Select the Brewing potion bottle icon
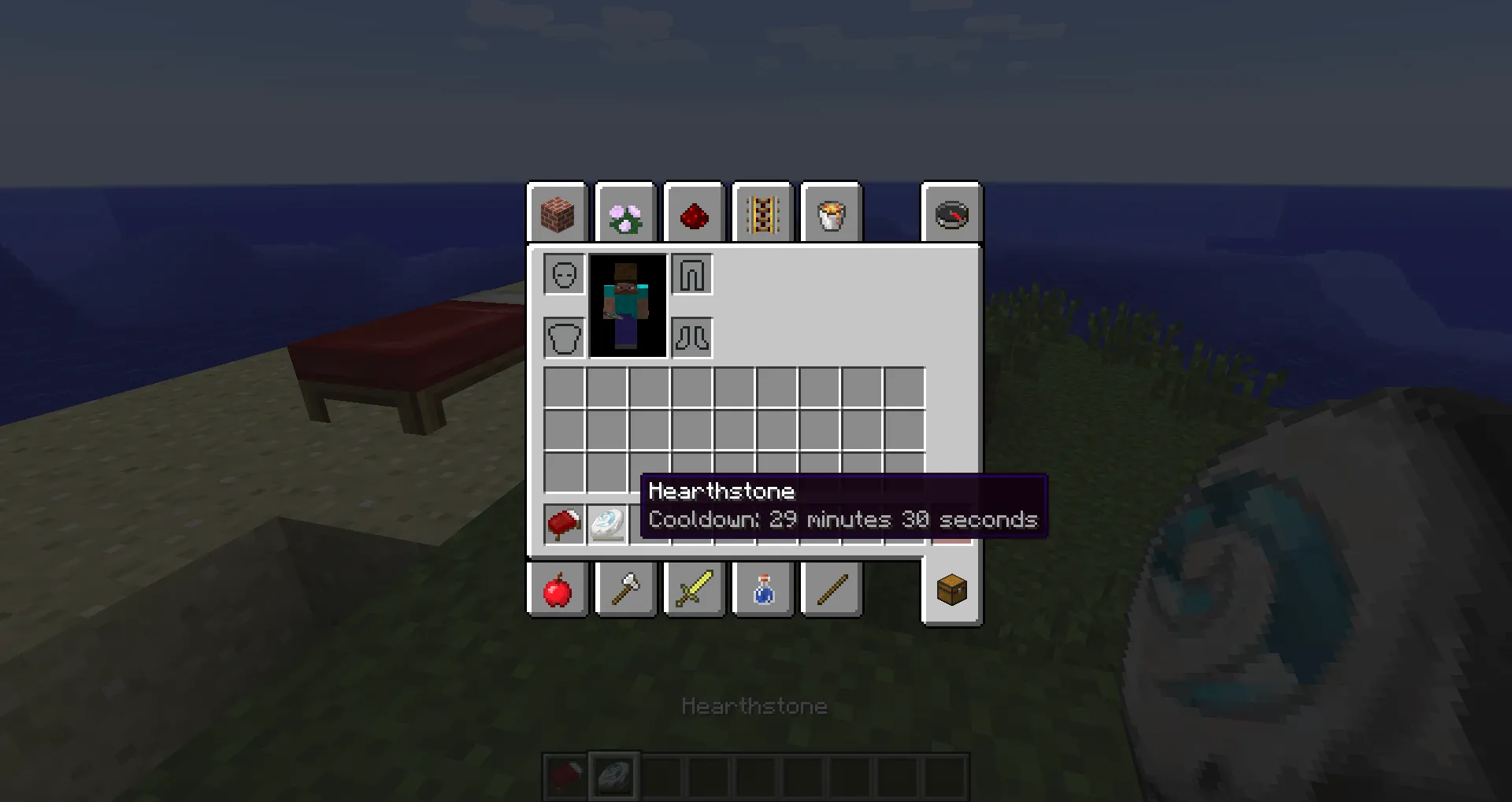1512x802 pixels. coord(762,589)
